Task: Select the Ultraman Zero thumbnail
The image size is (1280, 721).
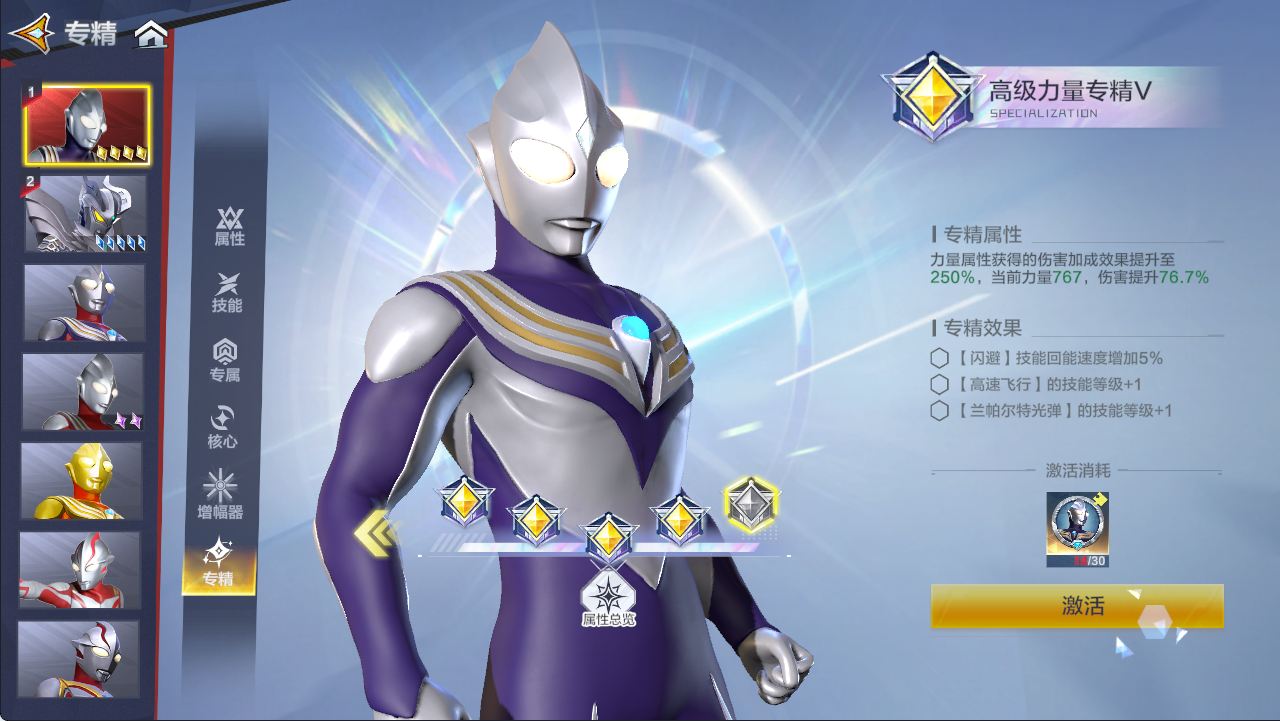Action: coord(85,212)
